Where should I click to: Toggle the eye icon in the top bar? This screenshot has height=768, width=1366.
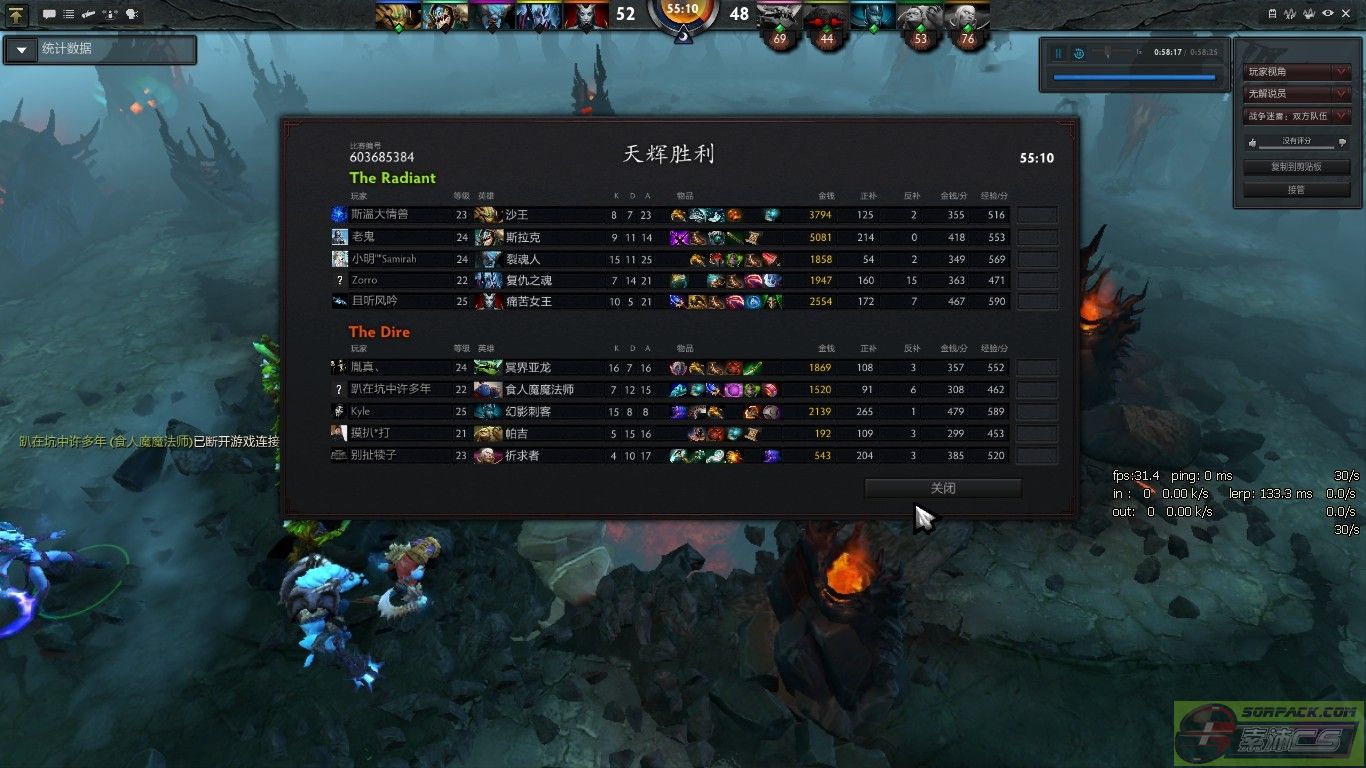pyautogui.click(x=1327, y=14)
